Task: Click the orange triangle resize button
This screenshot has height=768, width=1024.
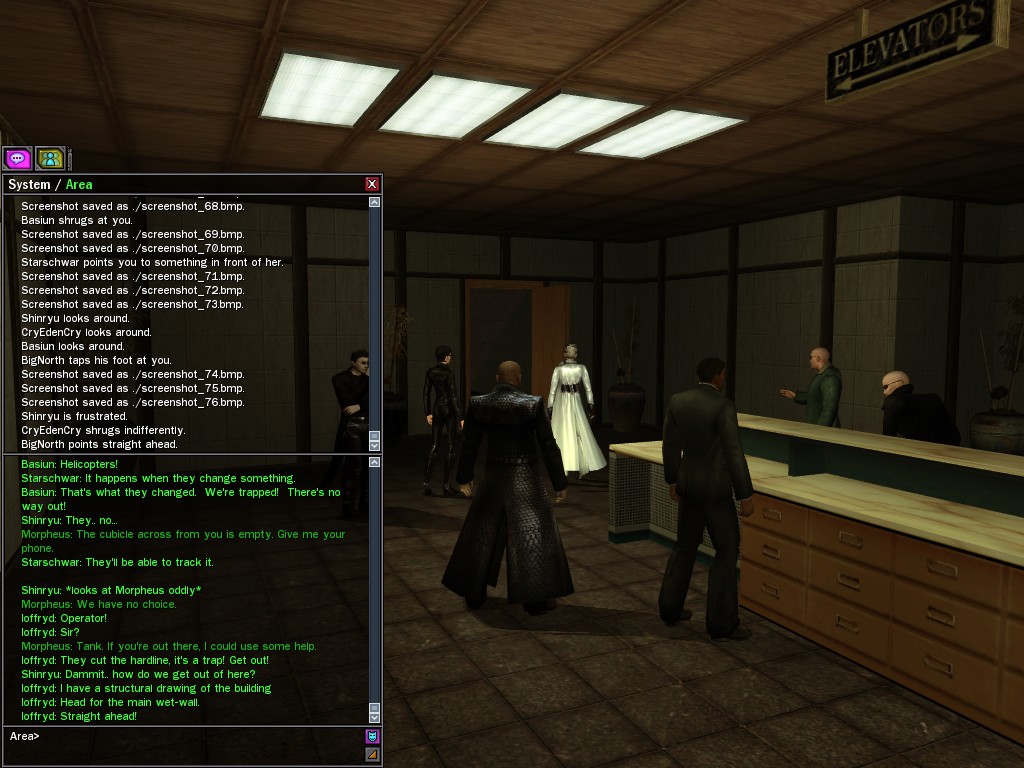Action: (x=372, y=754)
